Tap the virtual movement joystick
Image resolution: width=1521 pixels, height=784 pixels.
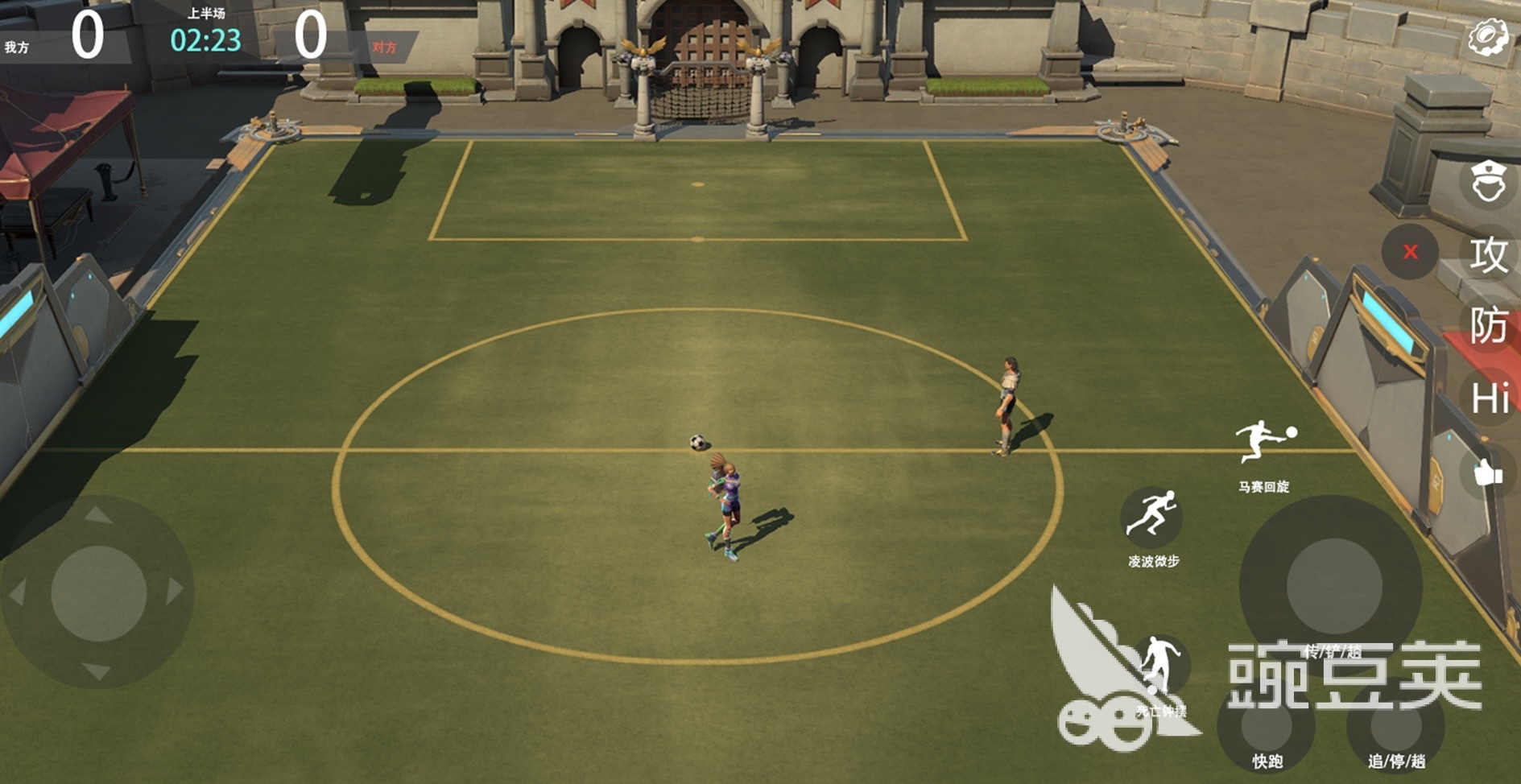(x=98, y=593)
